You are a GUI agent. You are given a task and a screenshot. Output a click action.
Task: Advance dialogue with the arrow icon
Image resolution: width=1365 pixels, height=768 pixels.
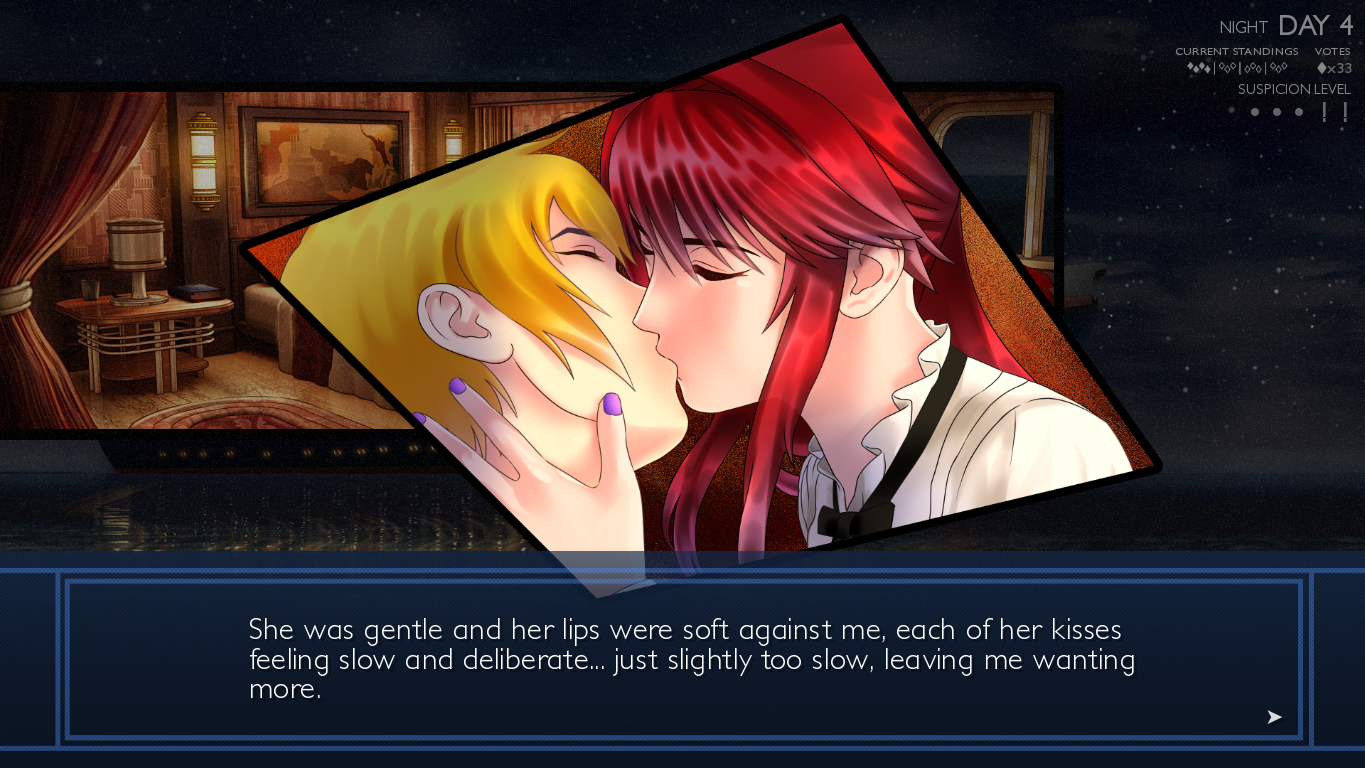[1274, 717]
